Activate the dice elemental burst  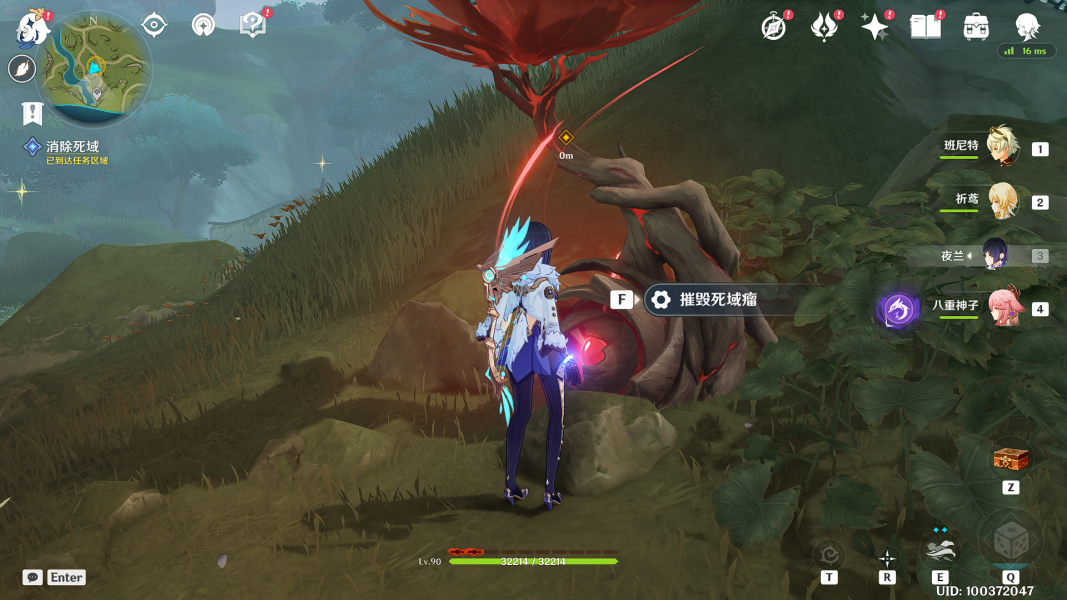click(1010, 541)
